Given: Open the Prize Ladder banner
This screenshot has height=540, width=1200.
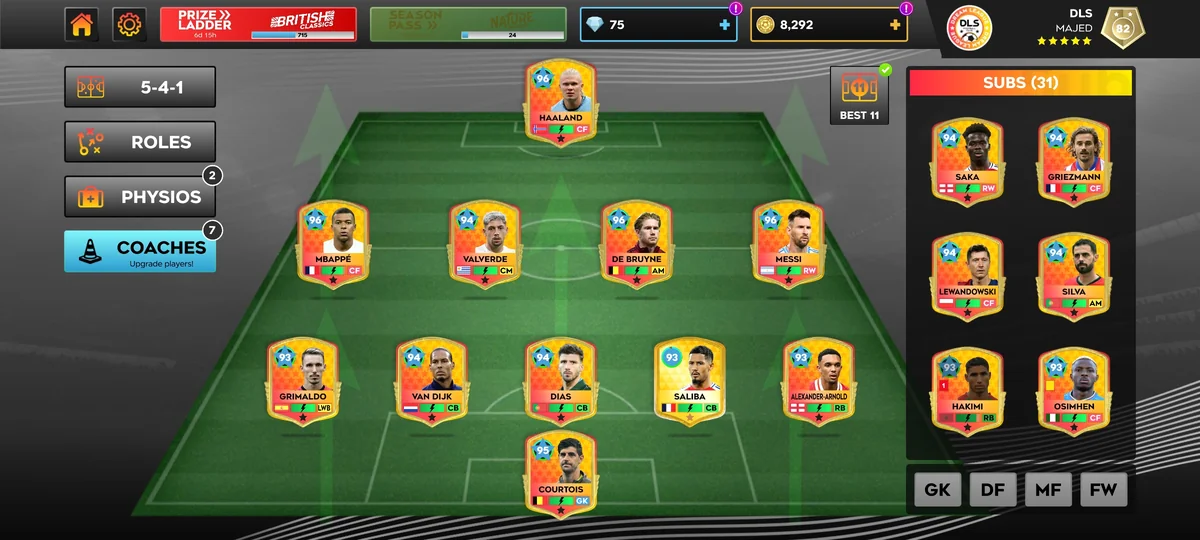Looking at the screenshot, I should pos(258,24).
